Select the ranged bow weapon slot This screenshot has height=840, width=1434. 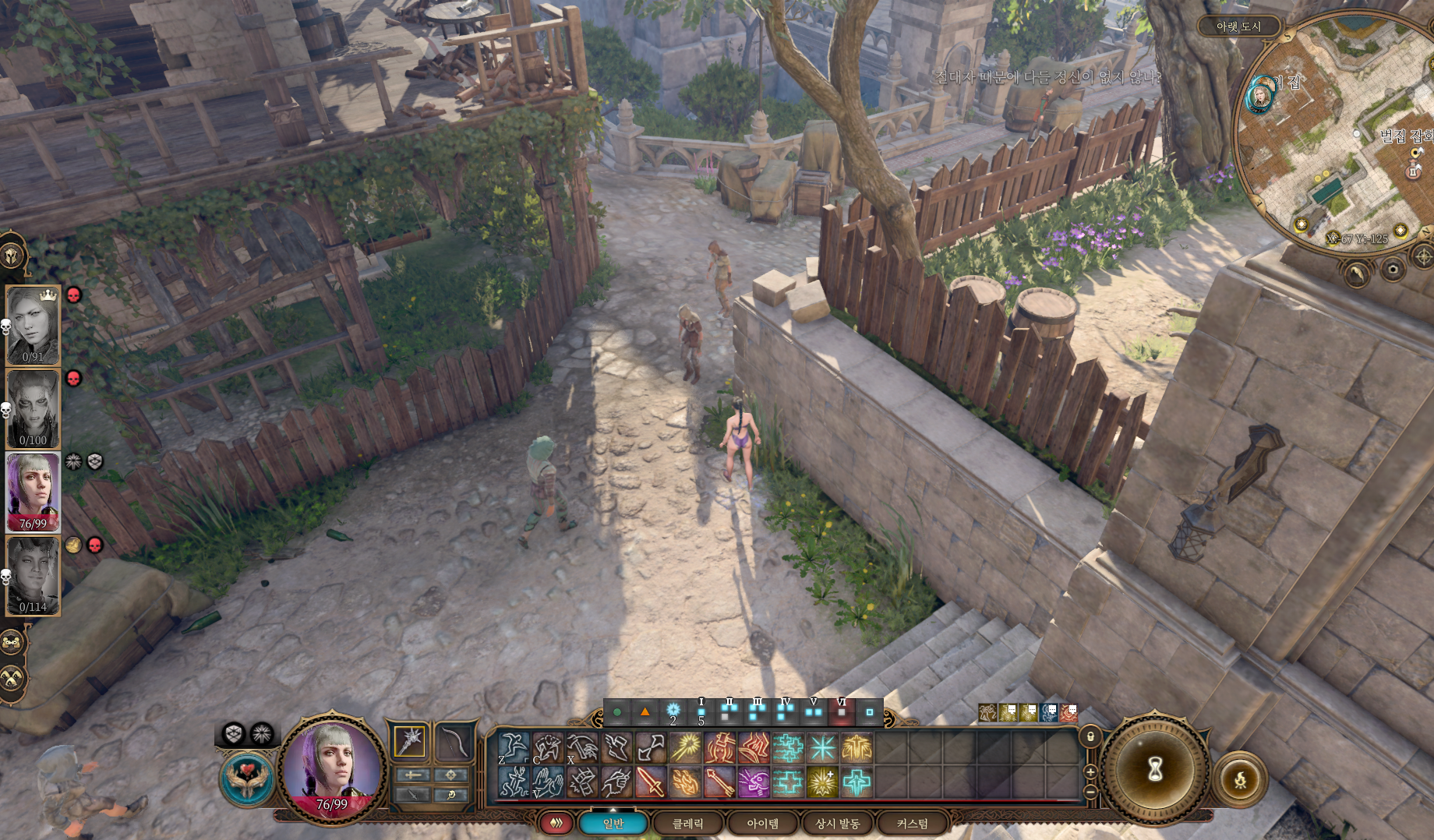click(452, 741)
